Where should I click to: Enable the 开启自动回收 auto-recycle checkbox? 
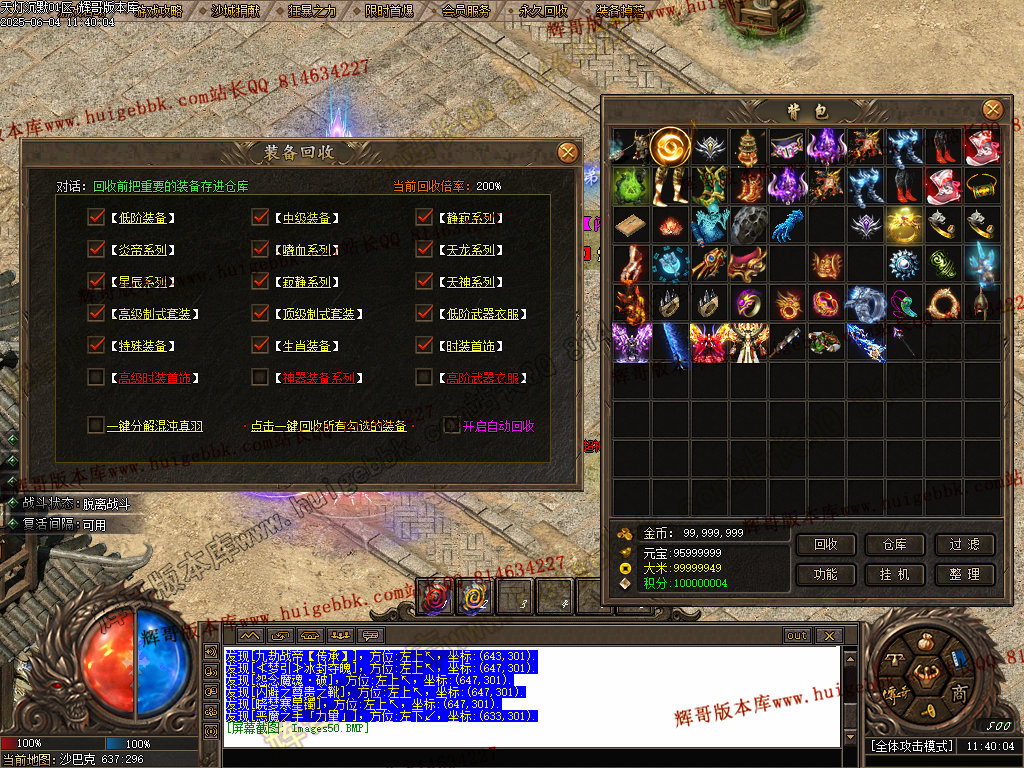(x=452, y=425)
